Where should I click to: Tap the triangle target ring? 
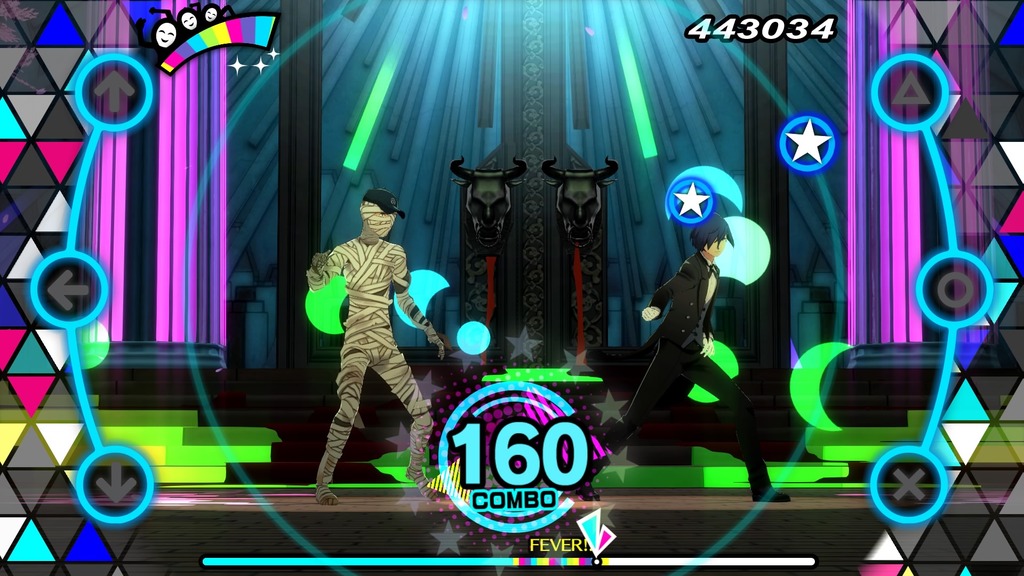pos(908,93)
